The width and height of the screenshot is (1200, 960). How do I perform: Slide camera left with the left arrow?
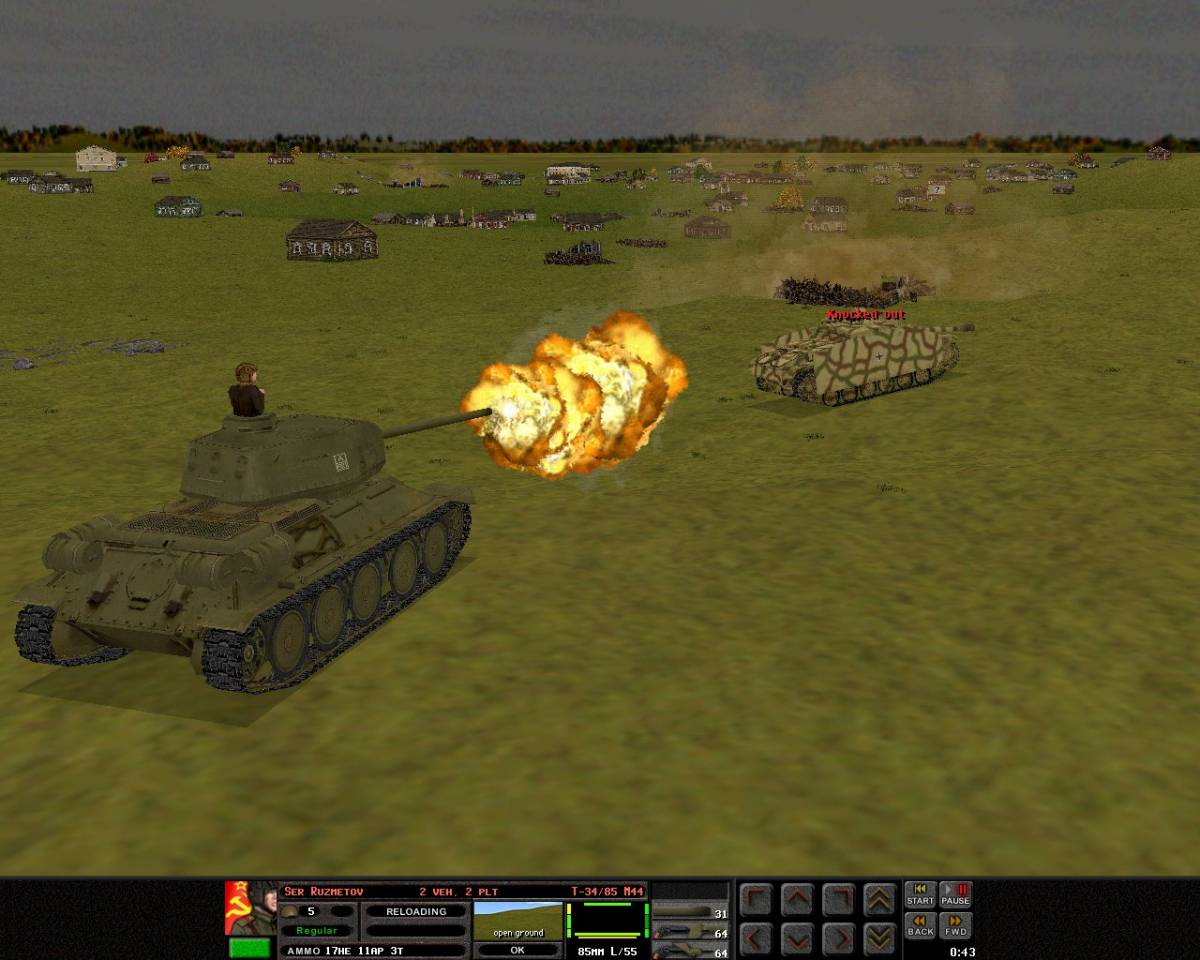tap(756, 938)
